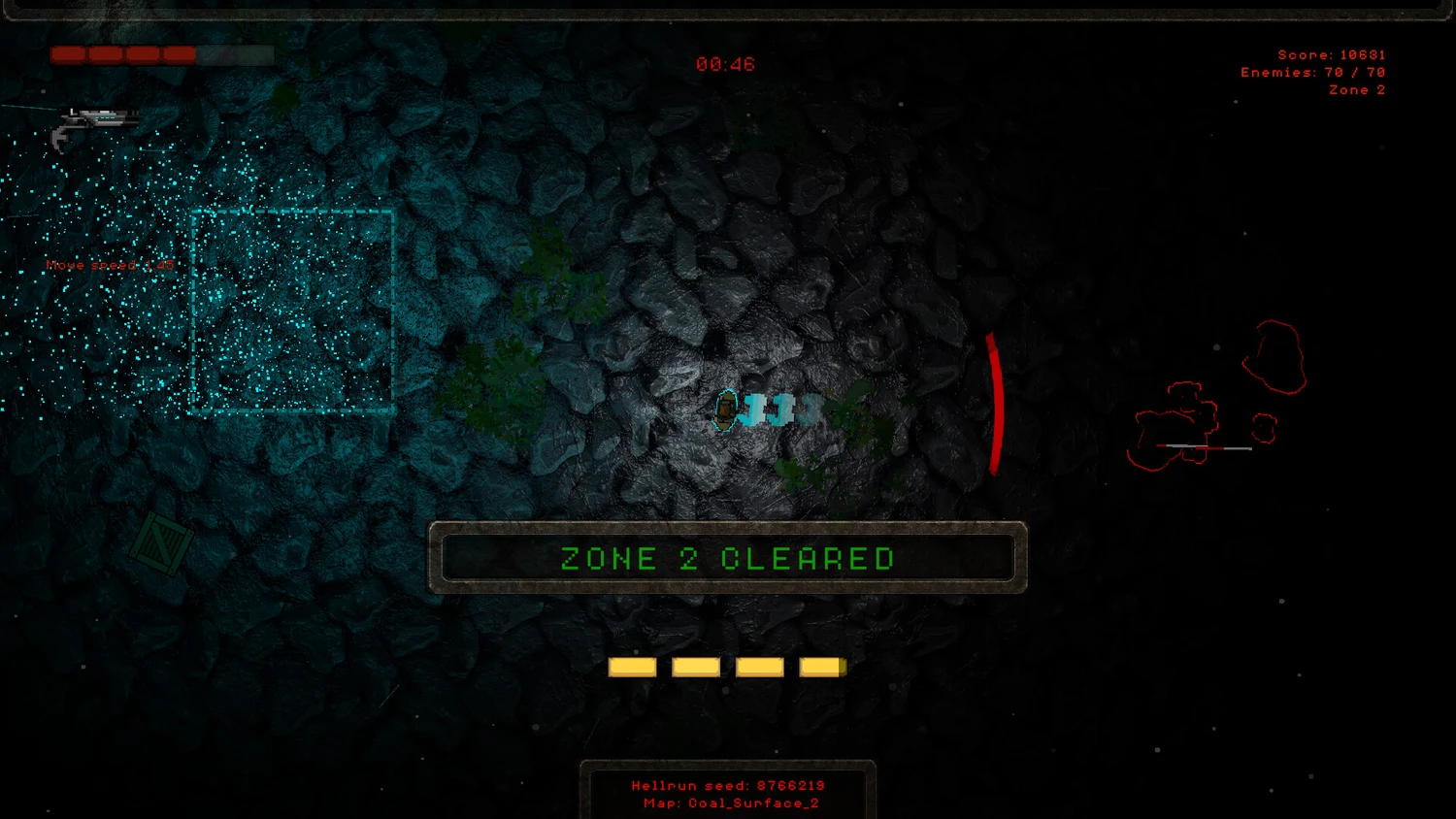Select the equipped gun icon
Image resolution: width=1456 pixels, height=819 pixels.
coord(93,126)
